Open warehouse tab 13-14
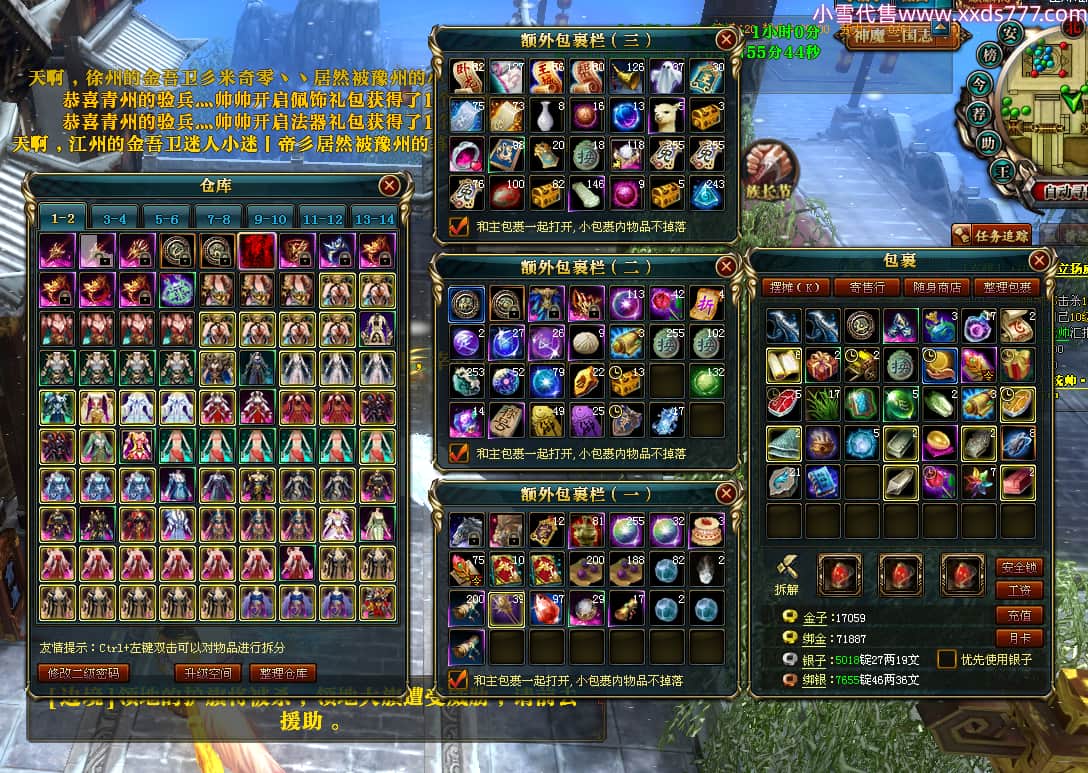Viewport: 1088px width, 773px height. pos(374,218)
